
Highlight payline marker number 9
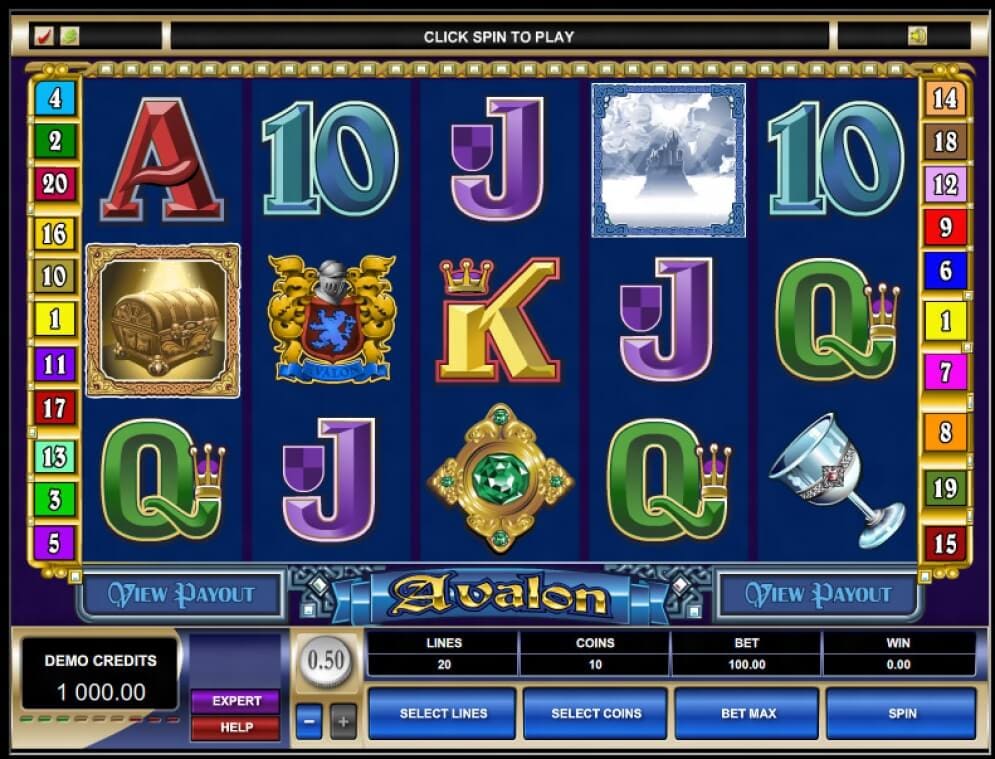(x=945, y=228)
